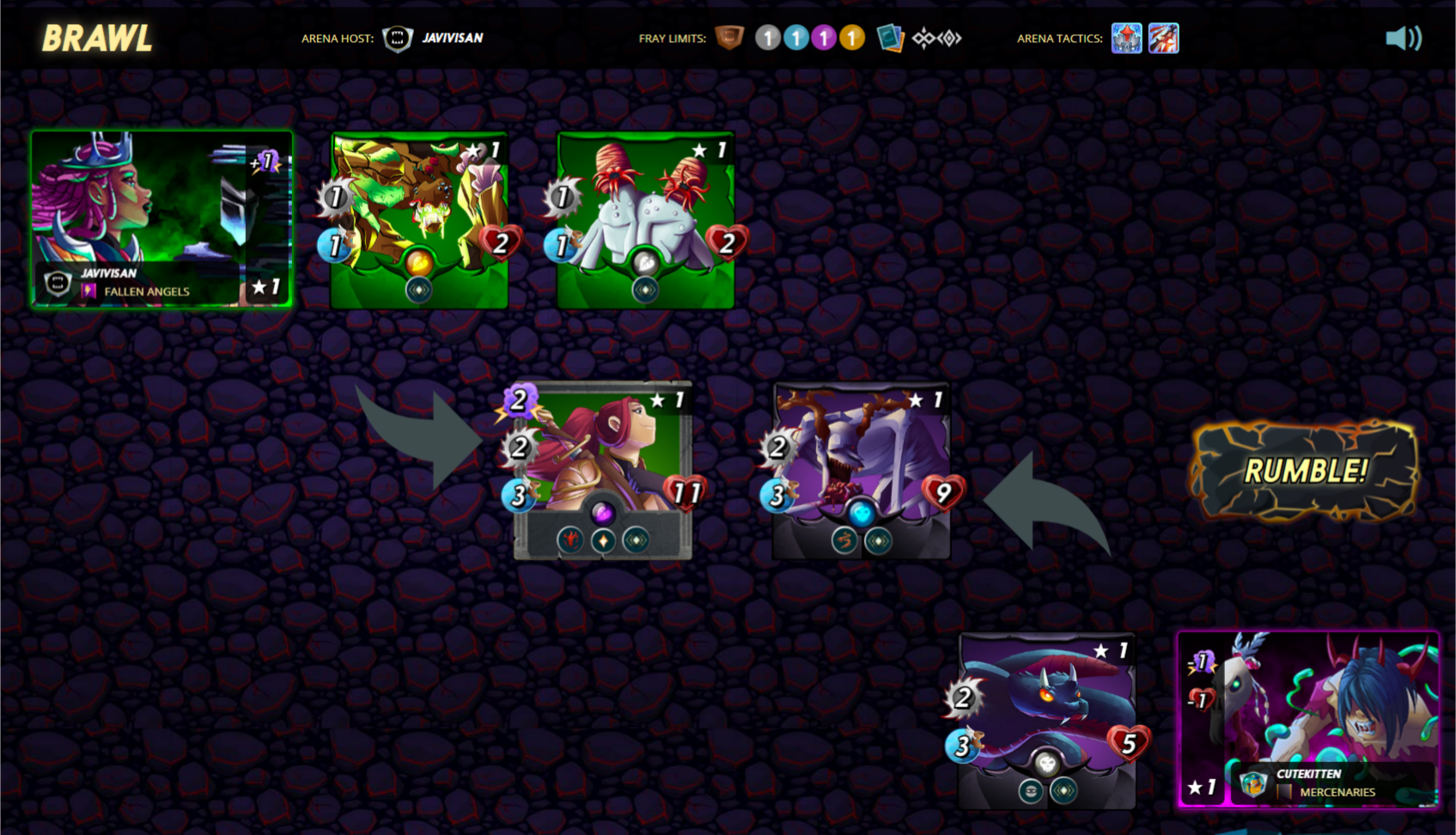Choose the dark blue serpent dragon card

click(1046, 720)
